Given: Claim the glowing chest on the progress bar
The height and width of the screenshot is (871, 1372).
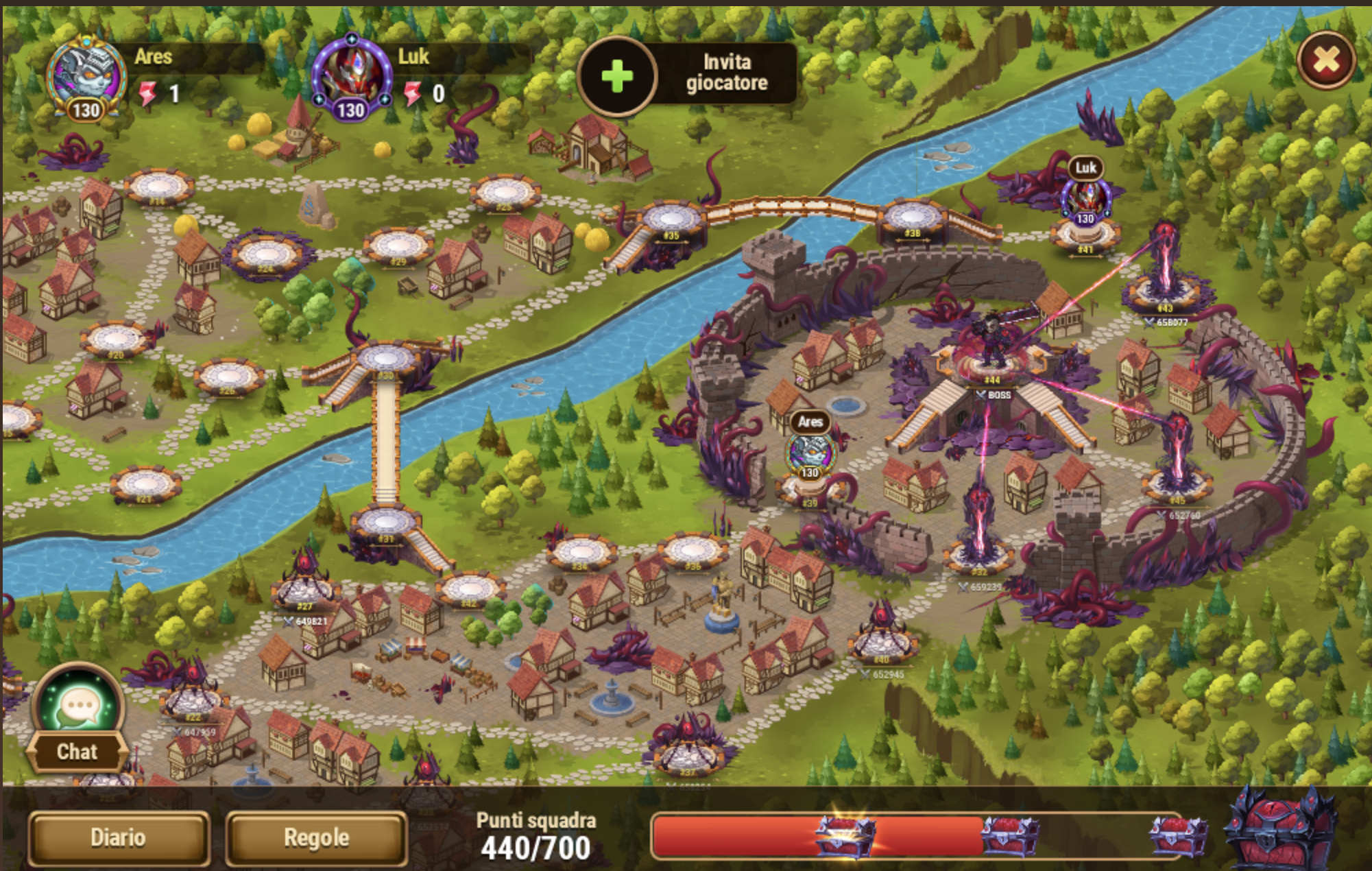Looking at the screenshot, I should pyautogui.click(x=844, y=835).
